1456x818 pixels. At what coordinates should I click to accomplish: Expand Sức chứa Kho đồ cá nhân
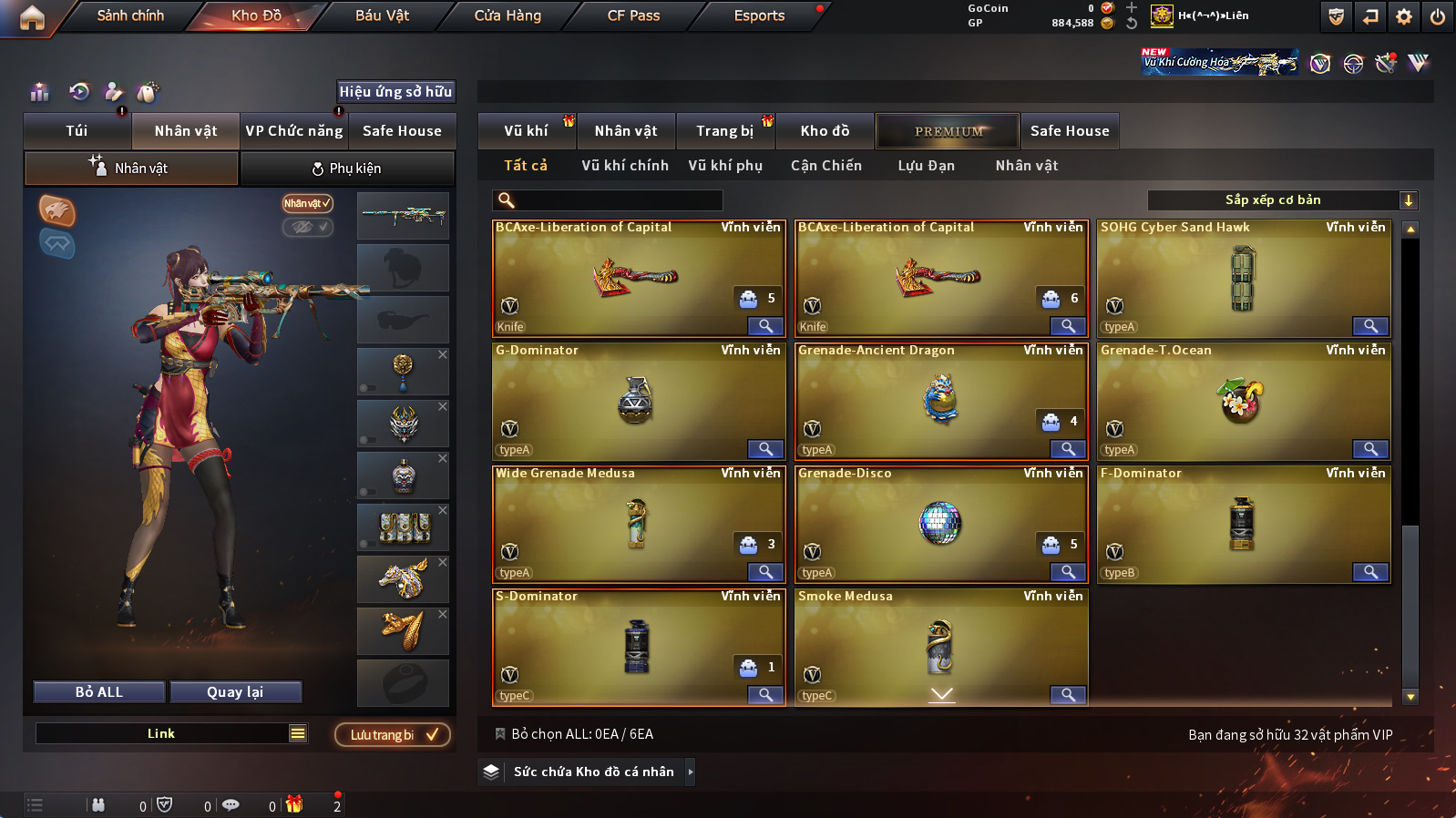coord(594,772)
